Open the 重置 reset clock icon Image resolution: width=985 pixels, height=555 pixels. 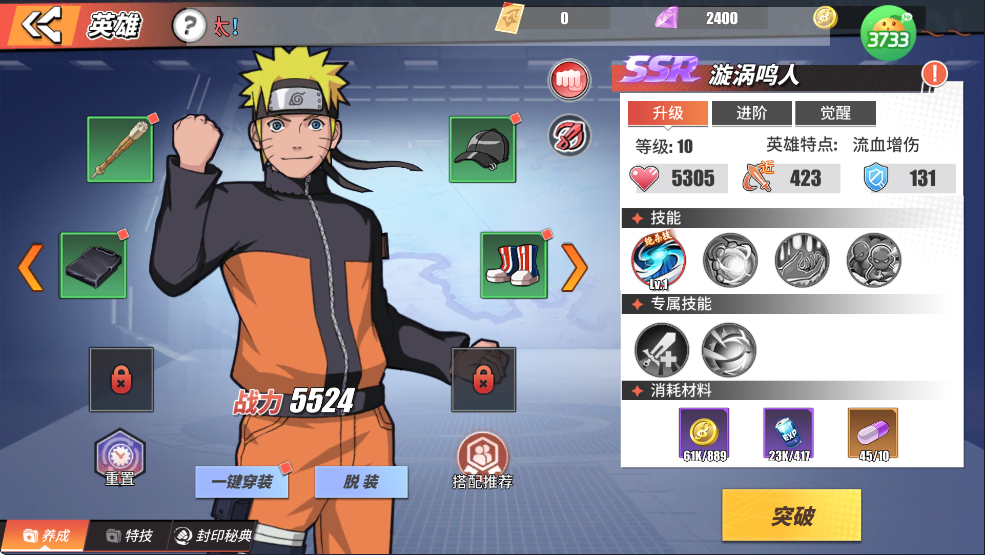coord(120,458)
